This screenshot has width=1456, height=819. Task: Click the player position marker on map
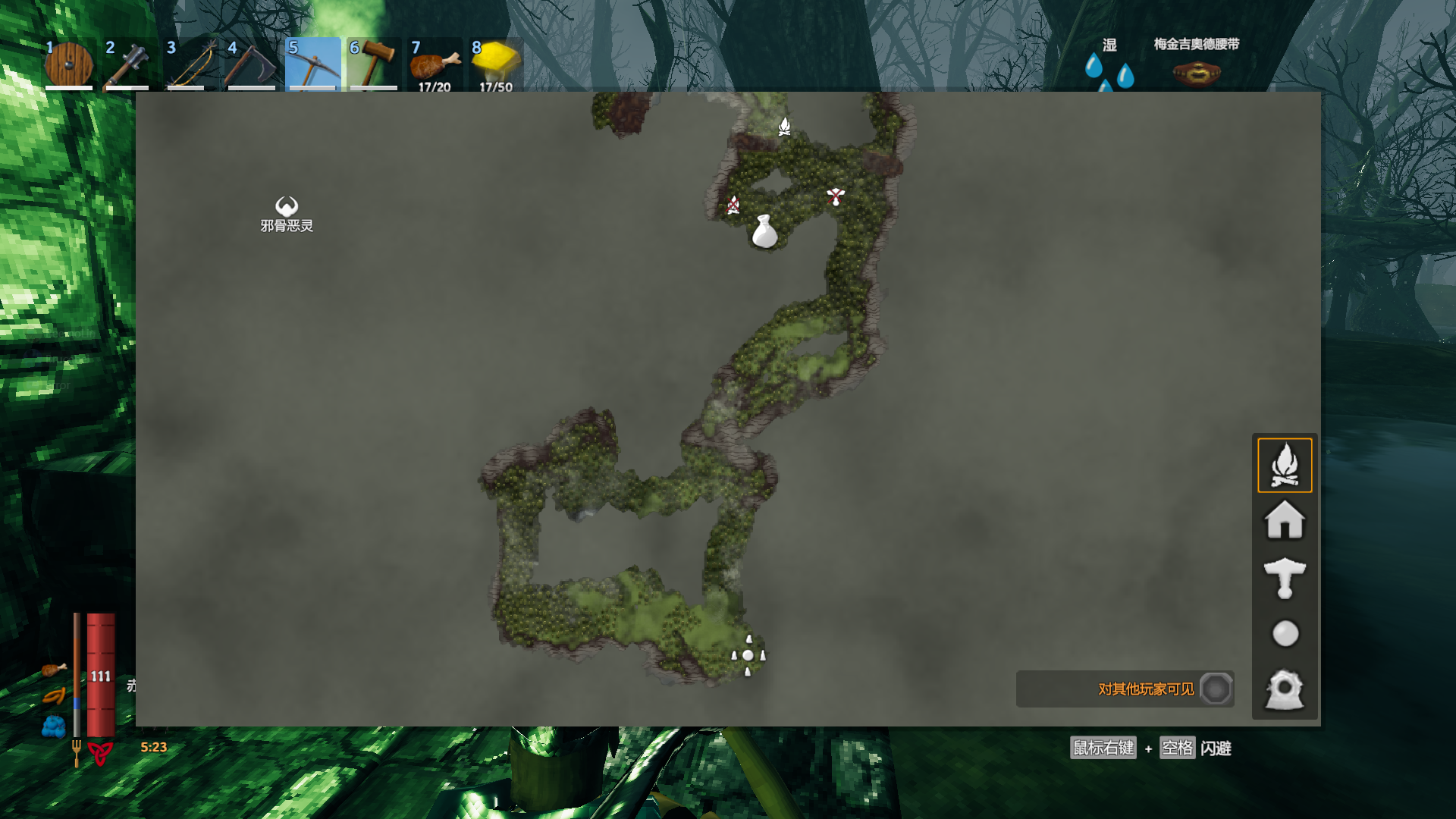(x=748, y=655)
